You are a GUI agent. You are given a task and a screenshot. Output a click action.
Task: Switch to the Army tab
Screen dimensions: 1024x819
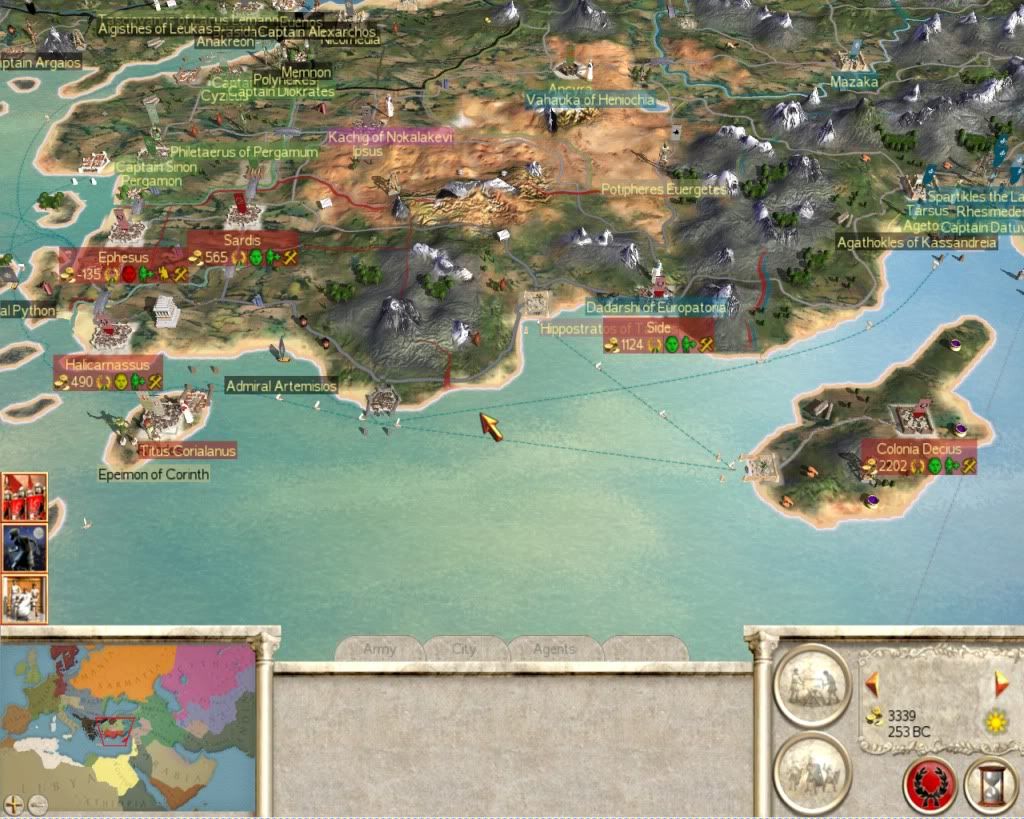pos(380,649)
